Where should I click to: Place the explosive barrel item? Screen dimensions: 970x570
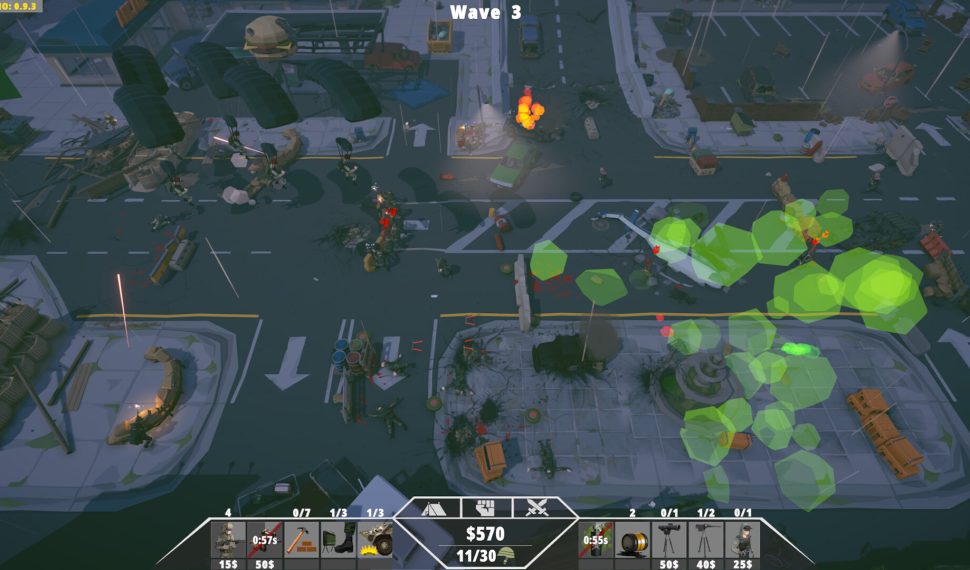click(632, 540)
